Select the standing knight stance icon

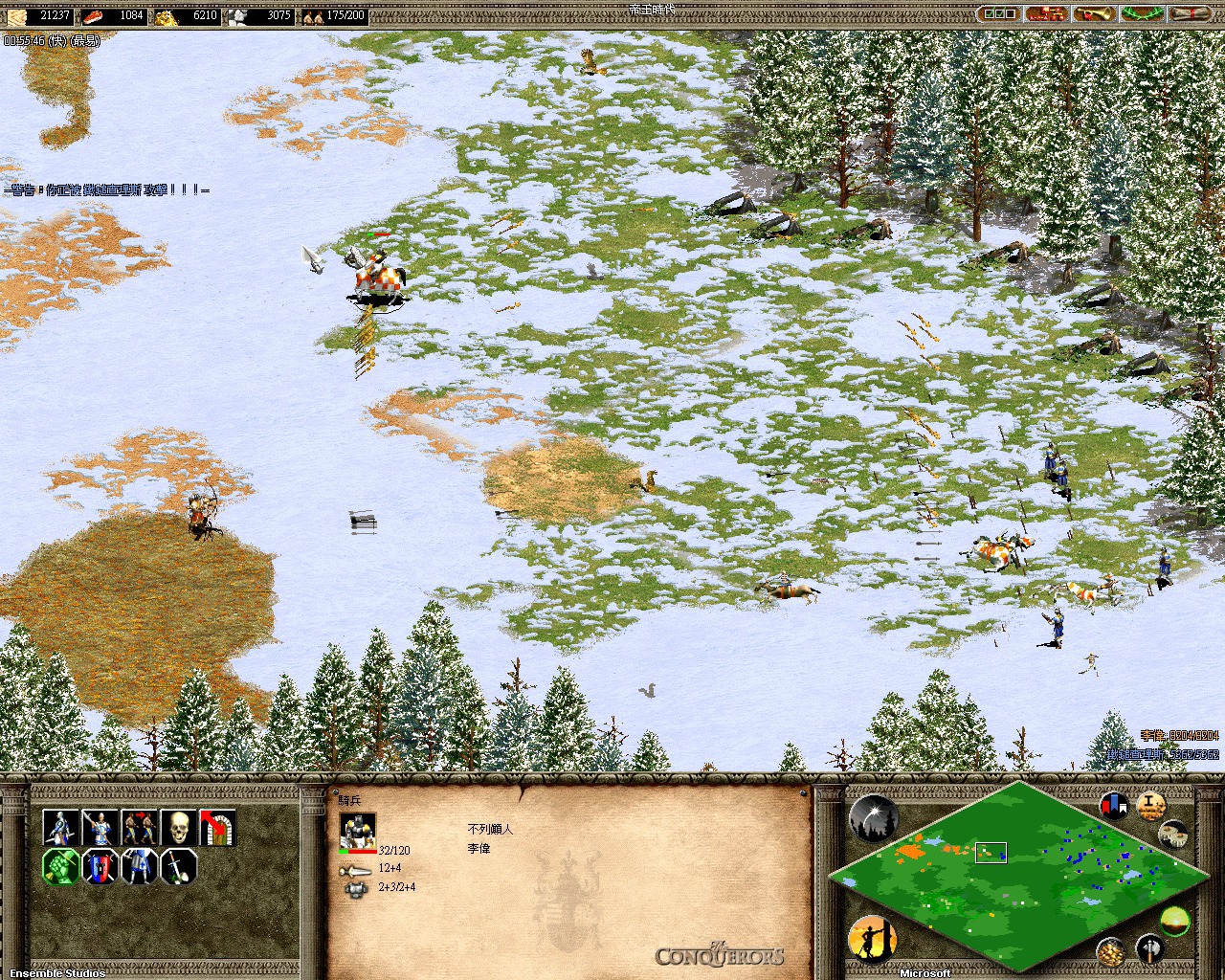tap(139, 867)
